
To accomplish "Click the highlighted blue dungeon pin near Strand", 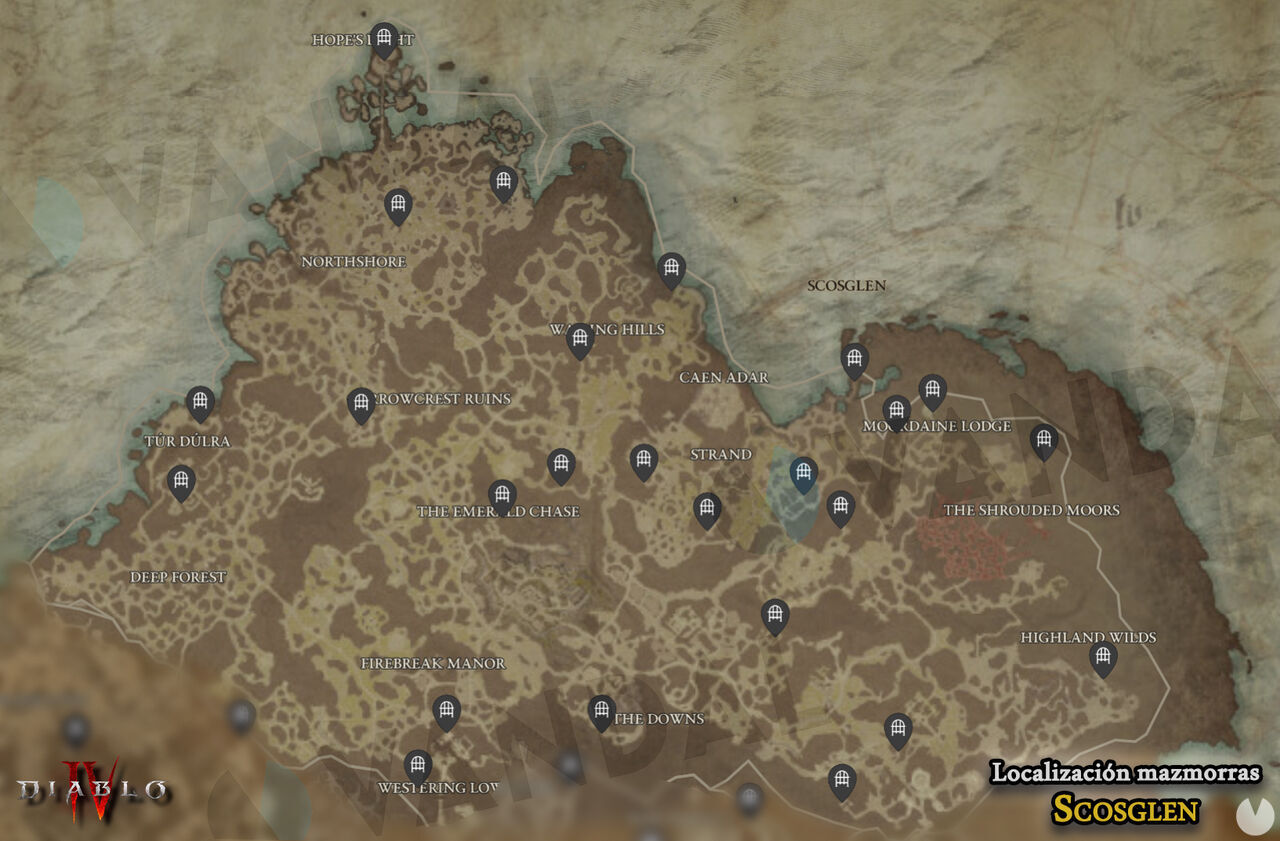I will point(802,470).
